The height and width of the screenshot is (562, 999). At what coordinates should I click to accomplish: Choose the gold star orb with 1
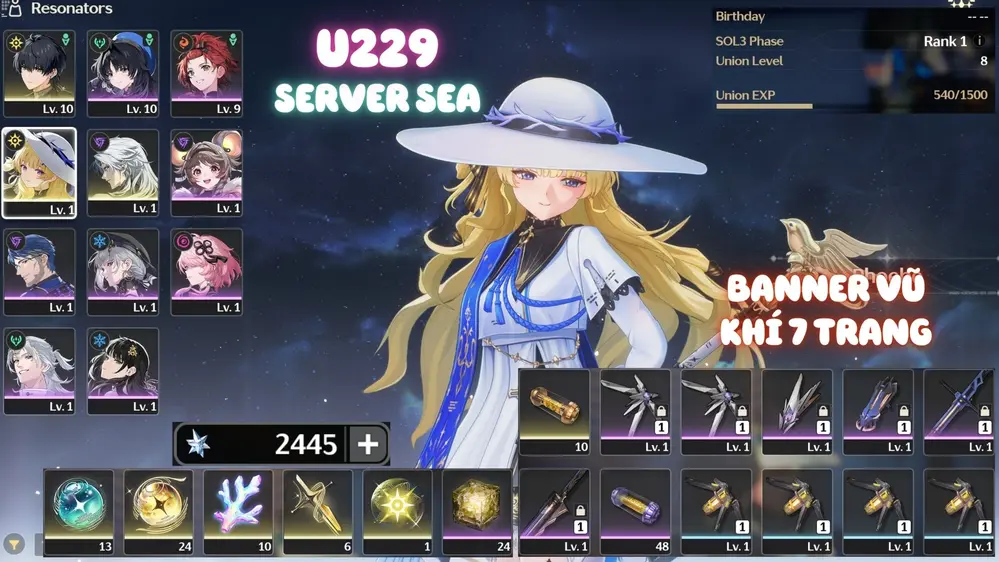coord(397,510)
